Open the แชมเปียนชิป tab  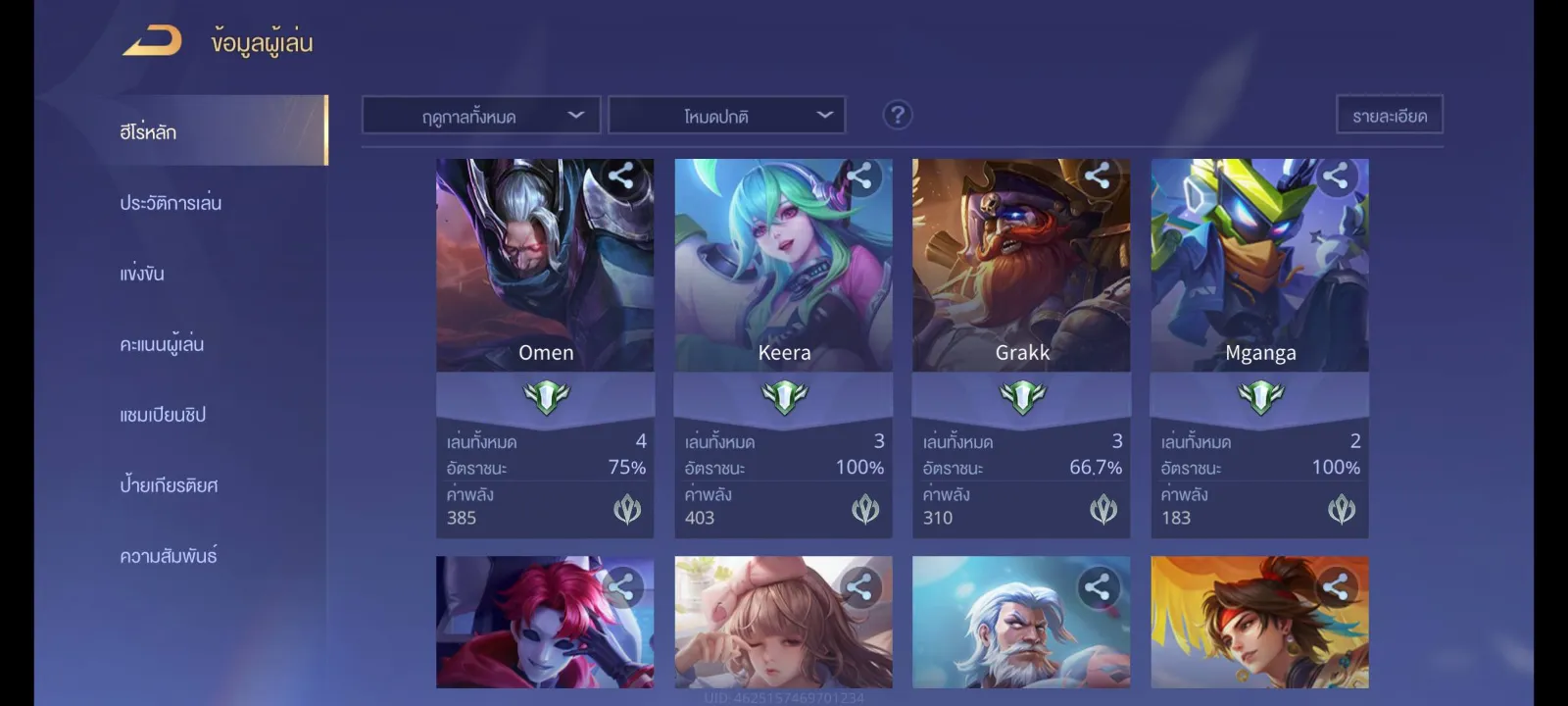coord(163,415)
